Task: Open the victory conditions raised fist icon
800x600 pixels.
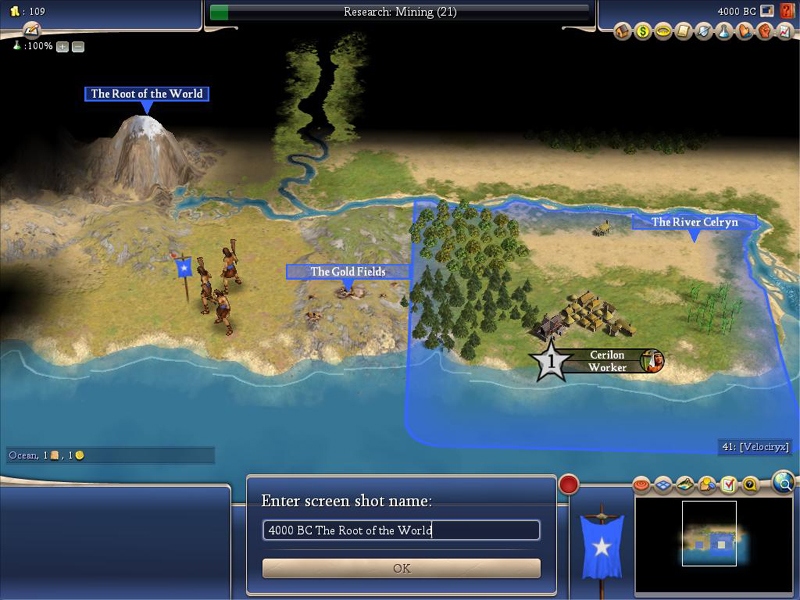Action: 764,32
